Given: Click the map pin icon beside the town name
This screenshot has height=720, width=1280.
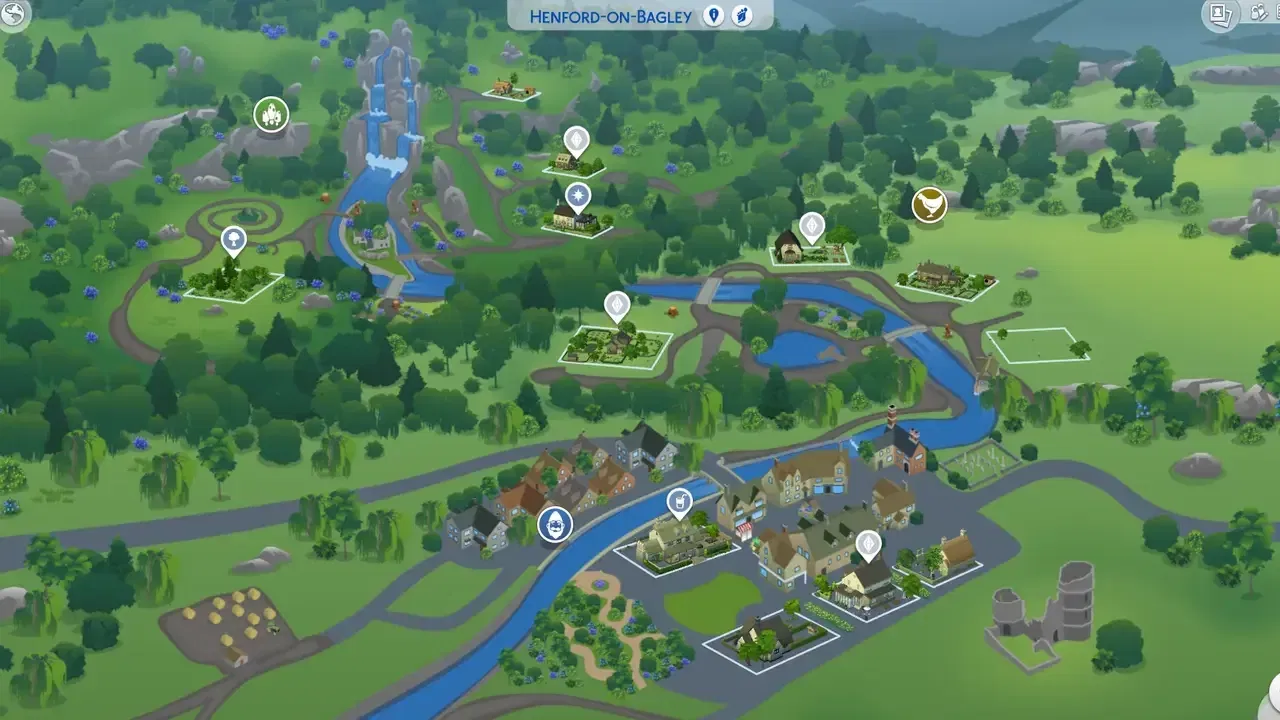Looking at the screenshot, I should (x=713, y=16).
